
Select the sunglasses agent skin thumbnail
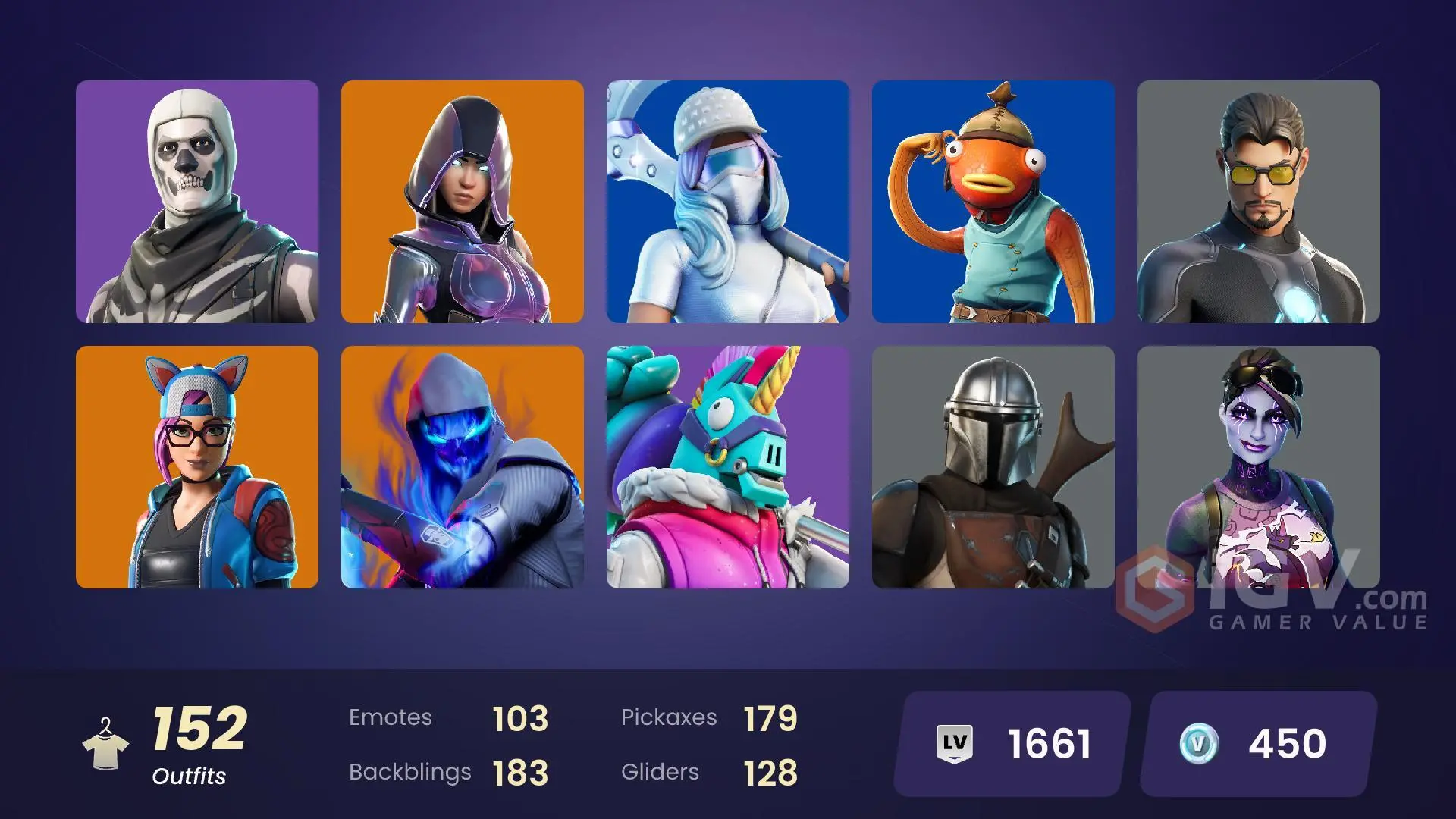[1259, 202]
